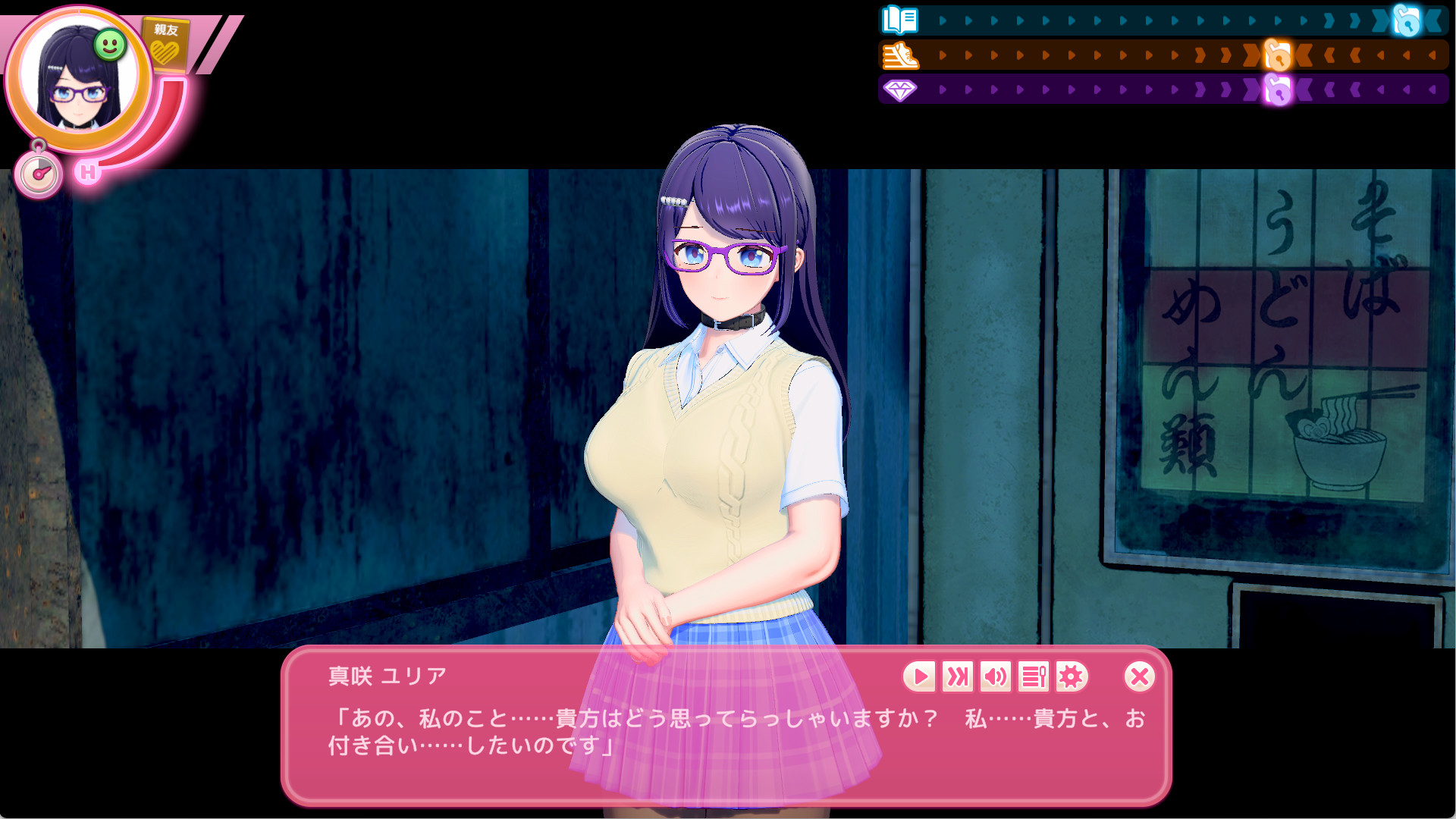This screenshot has width=1456, height=819.
Task: Click the book icon beside the top stat bar
Action: 898,20
